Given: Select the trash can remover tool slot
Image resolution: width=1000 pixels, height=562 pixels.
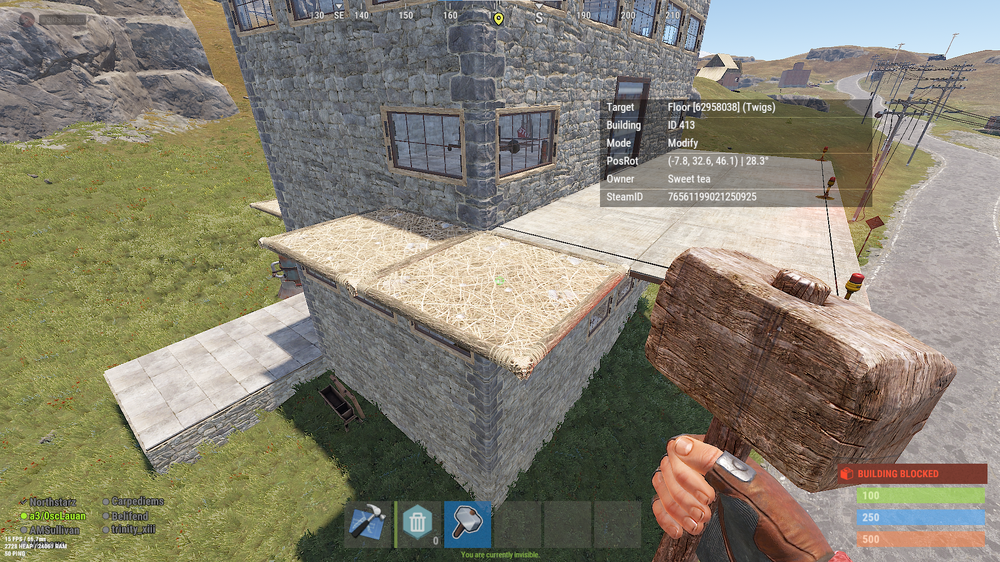Looking at the screenshot, I should pos(417,524).
